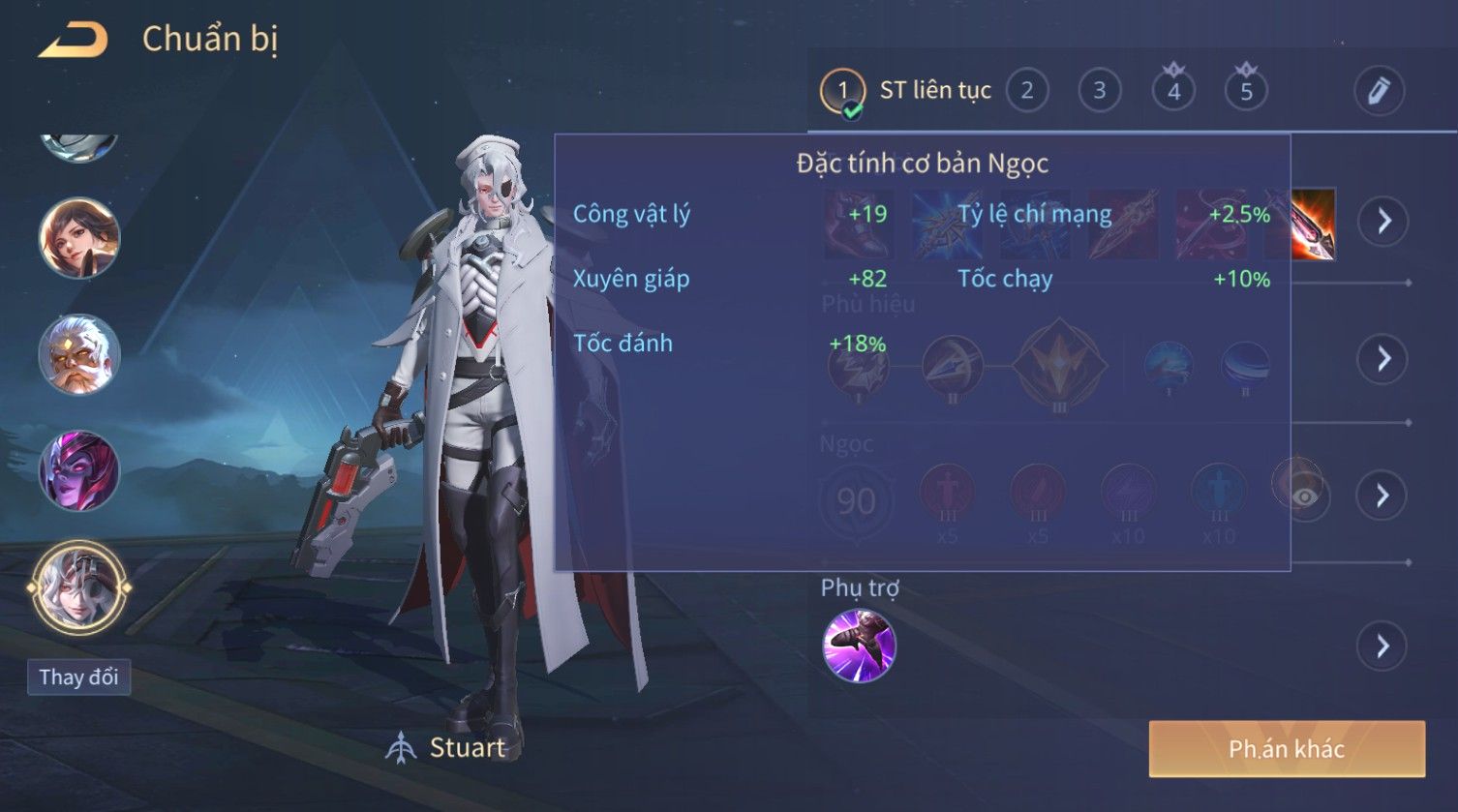
Task: Toggle the eye icon for Ngọc stats
Action: [x=1305, y=496]
